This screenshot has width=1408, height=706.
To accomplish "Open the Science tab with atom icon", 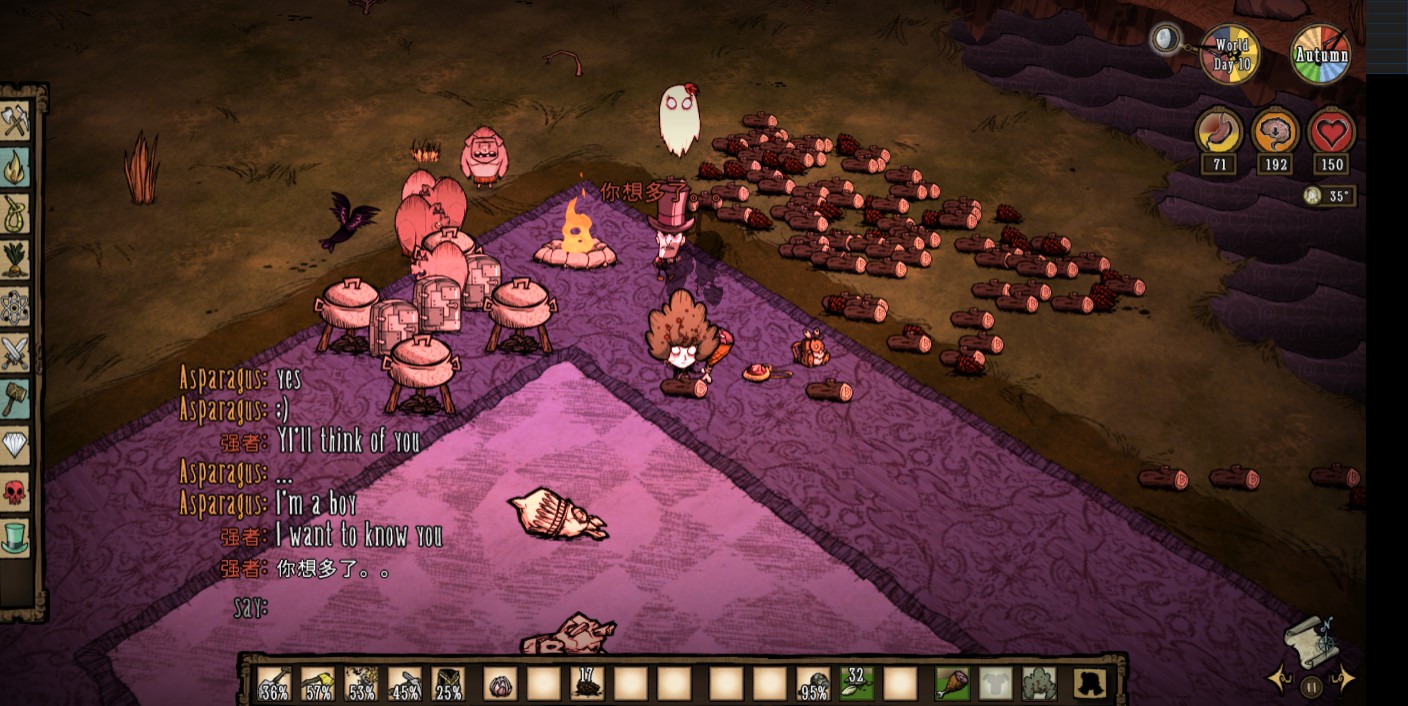I will click(16, 306).
